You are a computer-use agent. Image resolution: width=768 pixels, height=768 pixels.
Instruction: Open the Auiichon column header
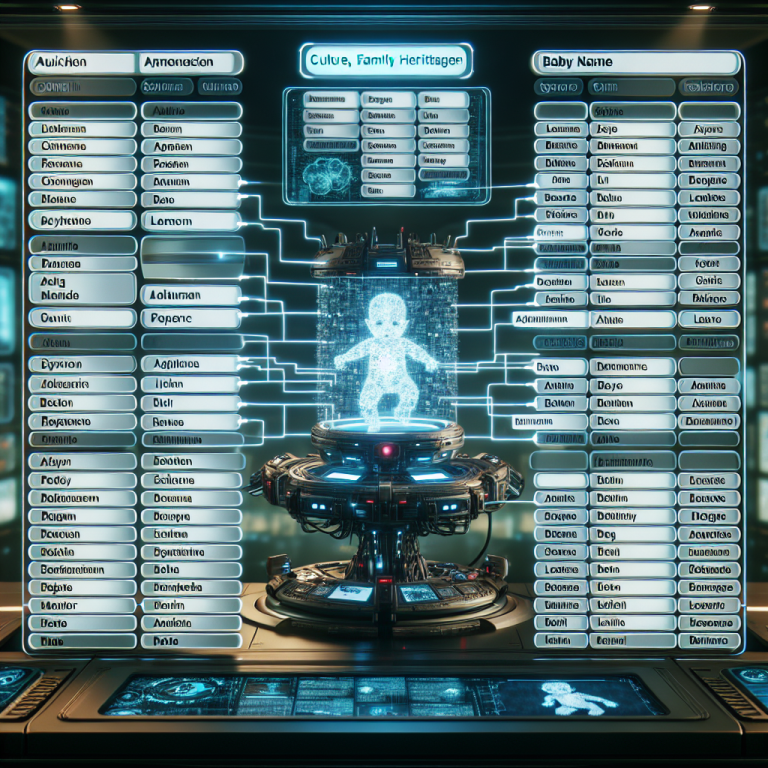point(82,62)
